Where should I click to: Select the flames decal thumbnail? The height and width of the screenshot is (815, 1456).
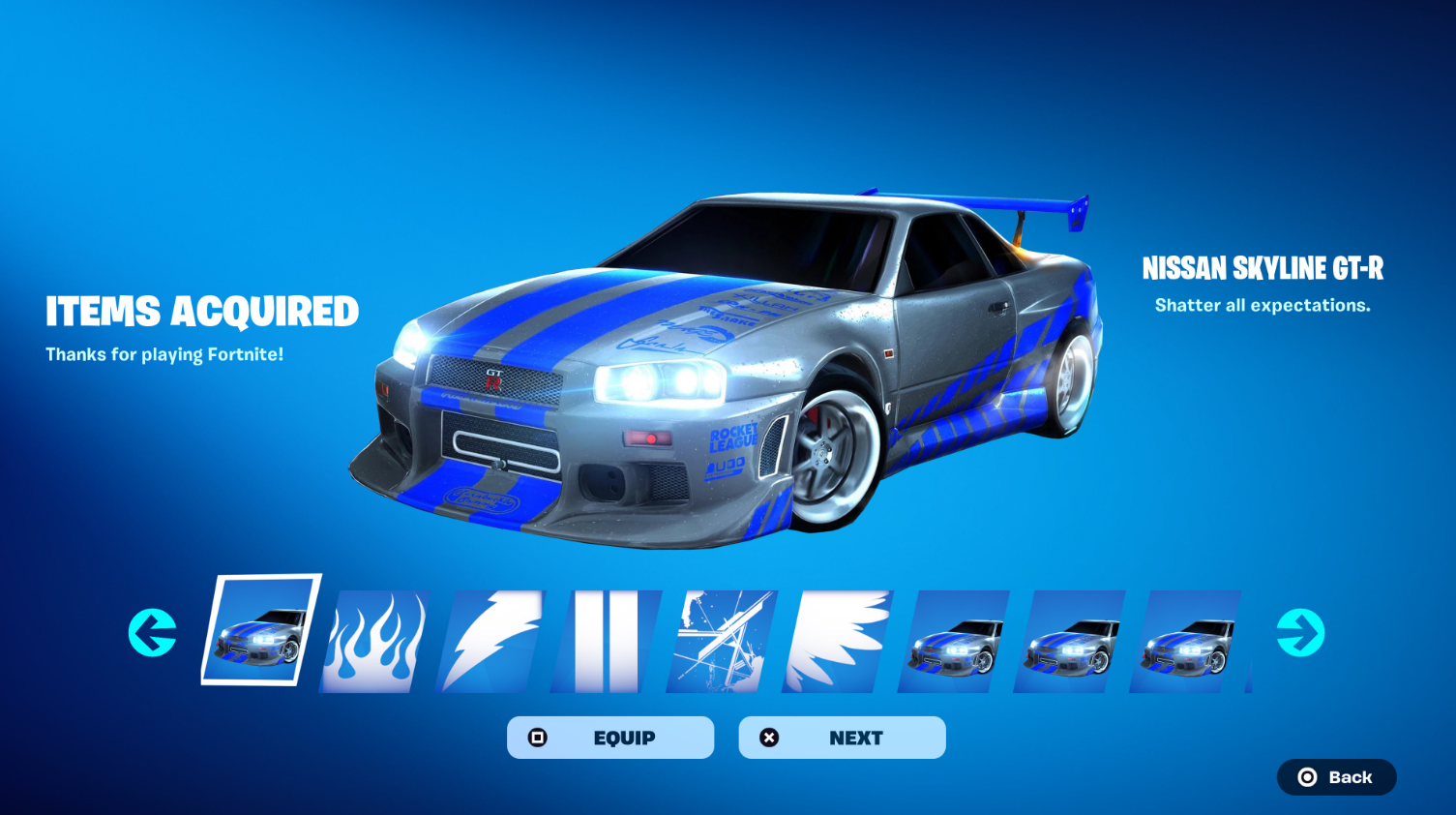[375, 641]
